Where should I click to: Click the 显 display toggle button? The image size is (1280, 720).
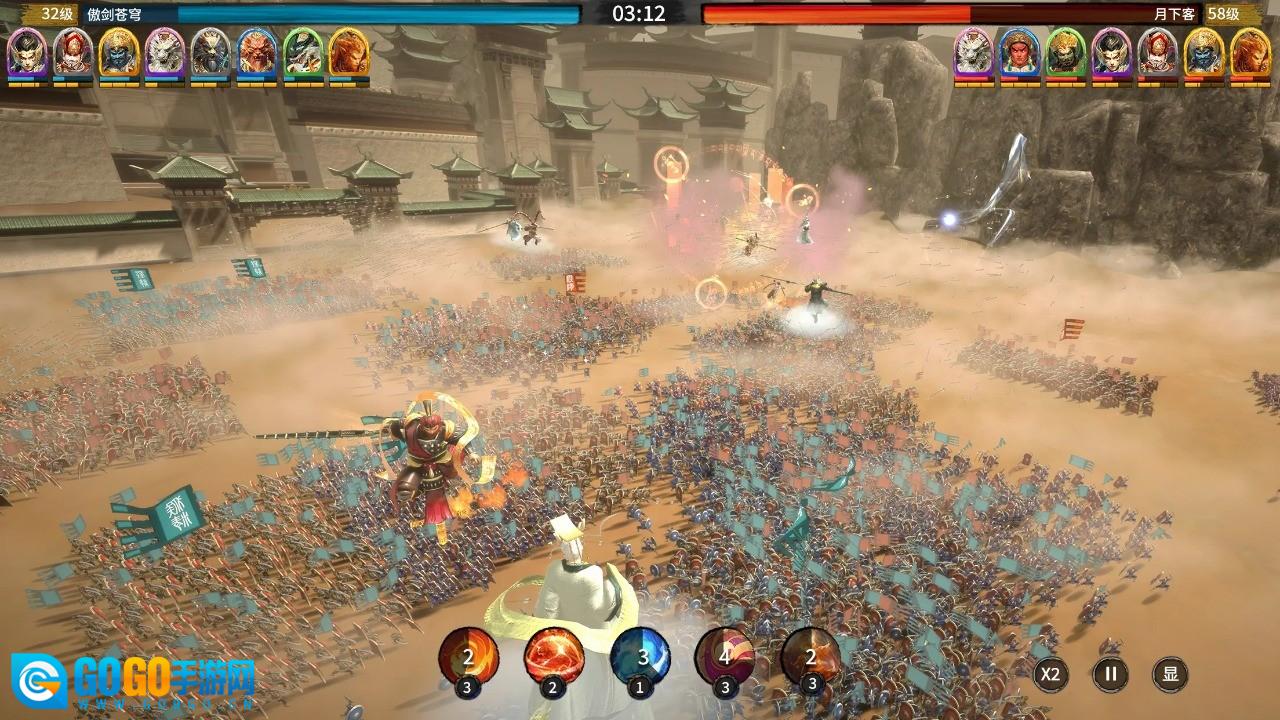pos(1170,674)
